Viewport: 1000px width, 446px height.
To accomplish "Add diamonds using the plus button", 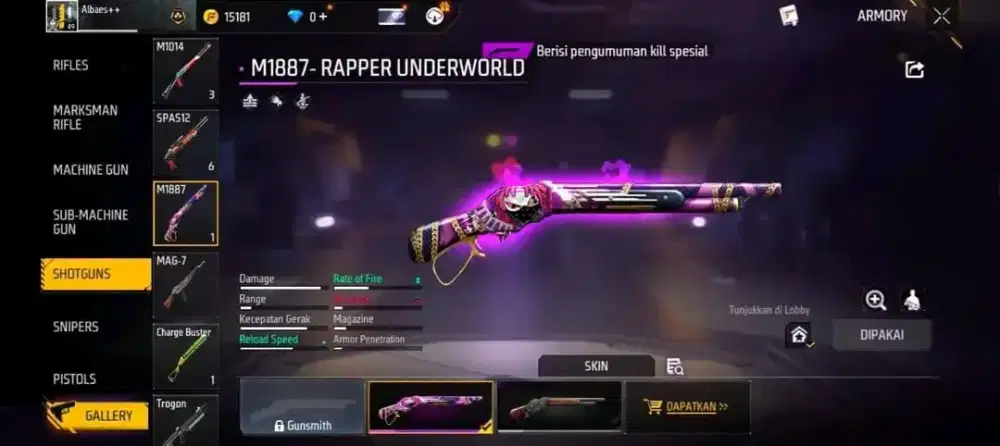I will click(x=322, y=17).
